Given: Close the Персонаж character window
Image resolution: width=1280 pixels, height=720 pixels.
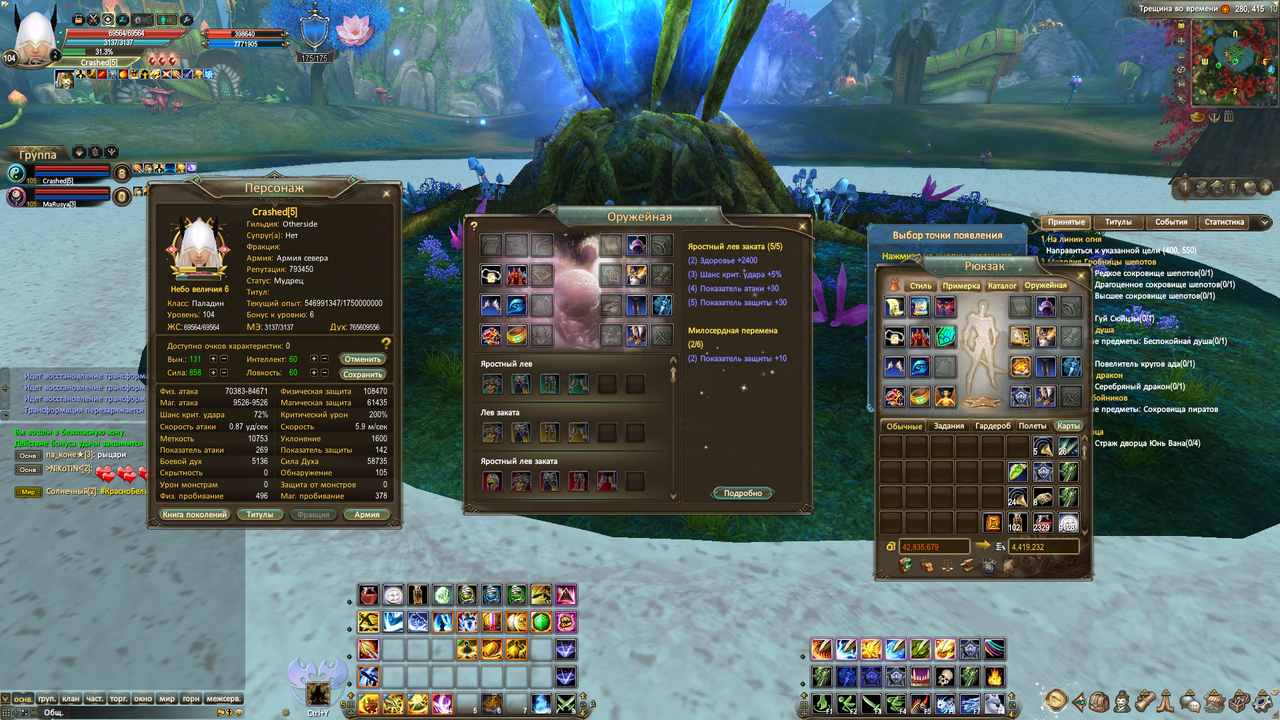Looking at the screenshot, I should [386, 193].
